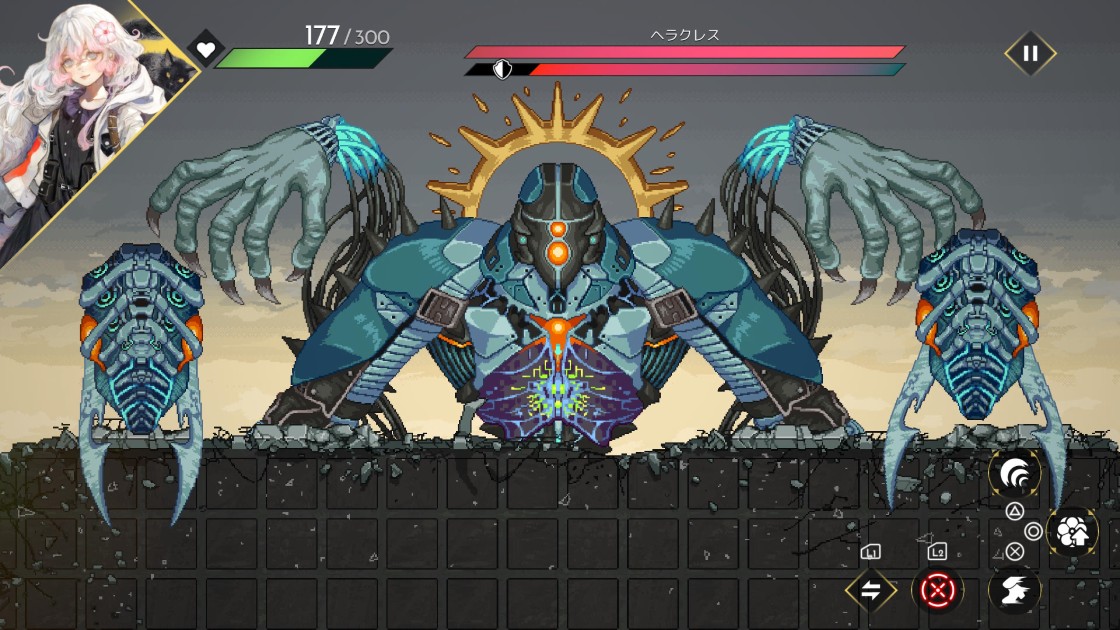Hit the swap arrows diamond button

tap(870, 590)
